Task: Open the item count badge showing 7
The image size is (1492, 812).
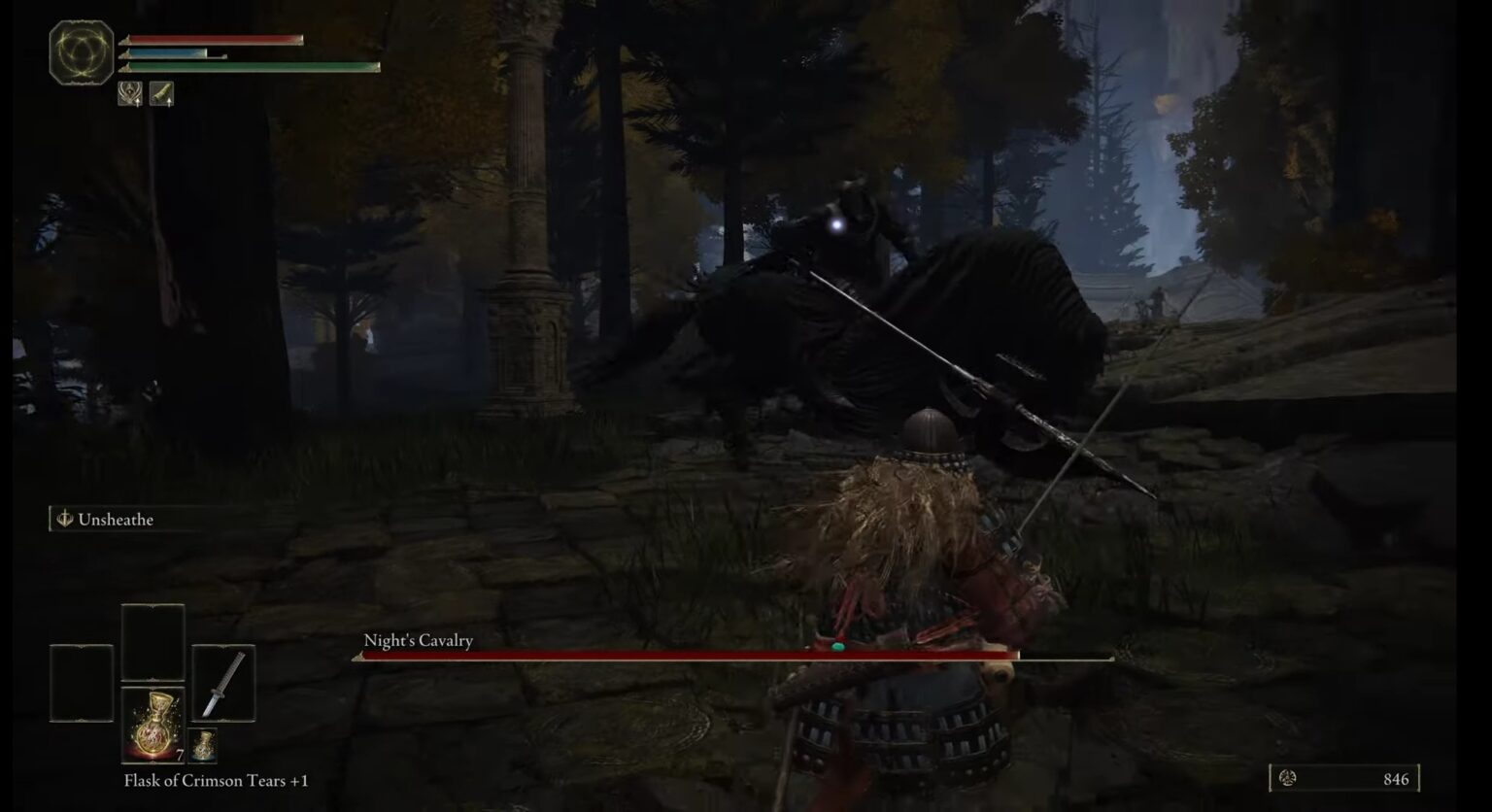Action: 179,754
